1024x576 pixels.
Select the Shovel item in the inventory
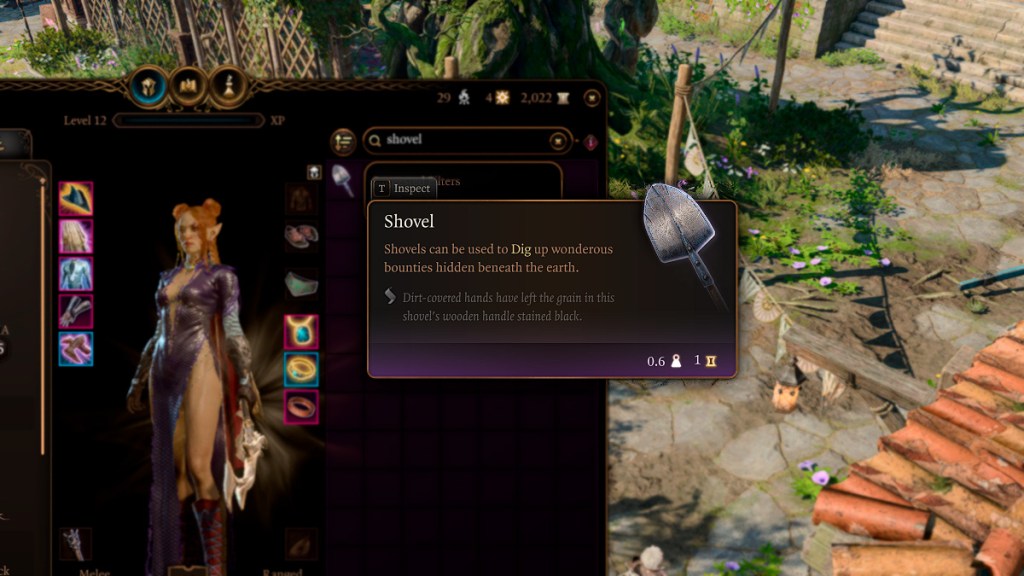(x=343, y=180)
